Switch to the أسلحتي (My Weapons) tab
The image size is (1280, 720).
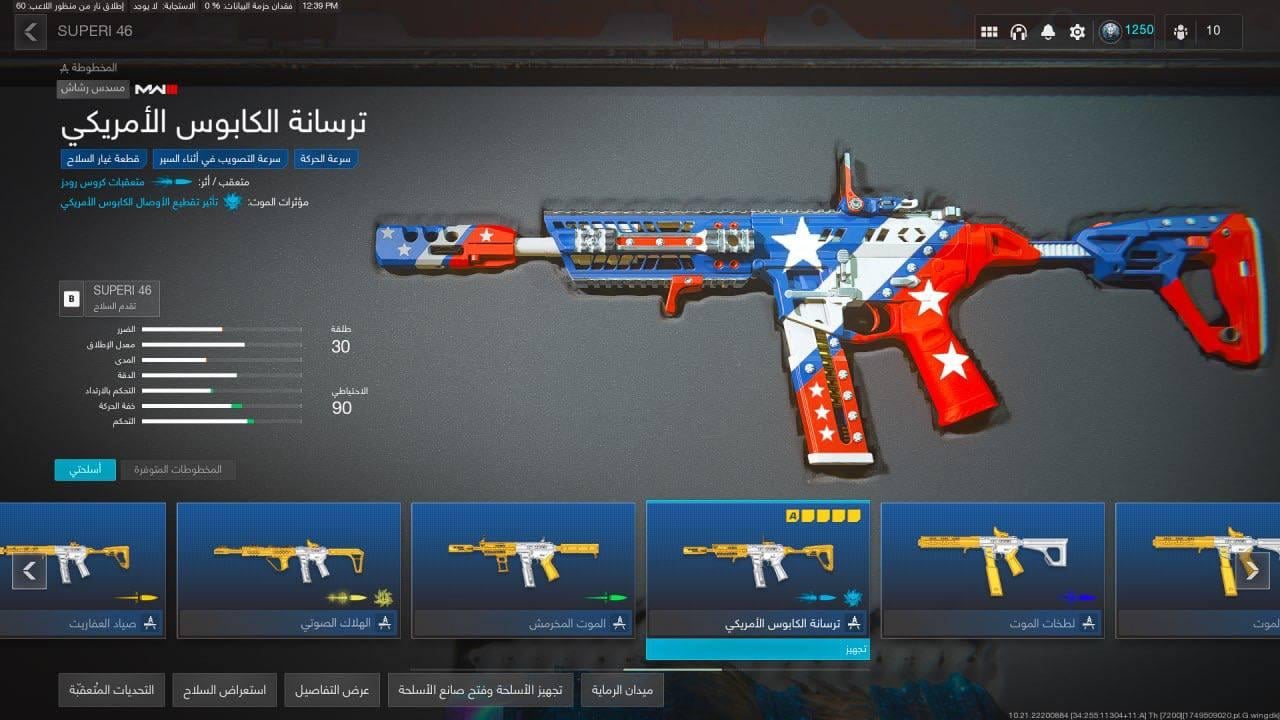point(85,469)
